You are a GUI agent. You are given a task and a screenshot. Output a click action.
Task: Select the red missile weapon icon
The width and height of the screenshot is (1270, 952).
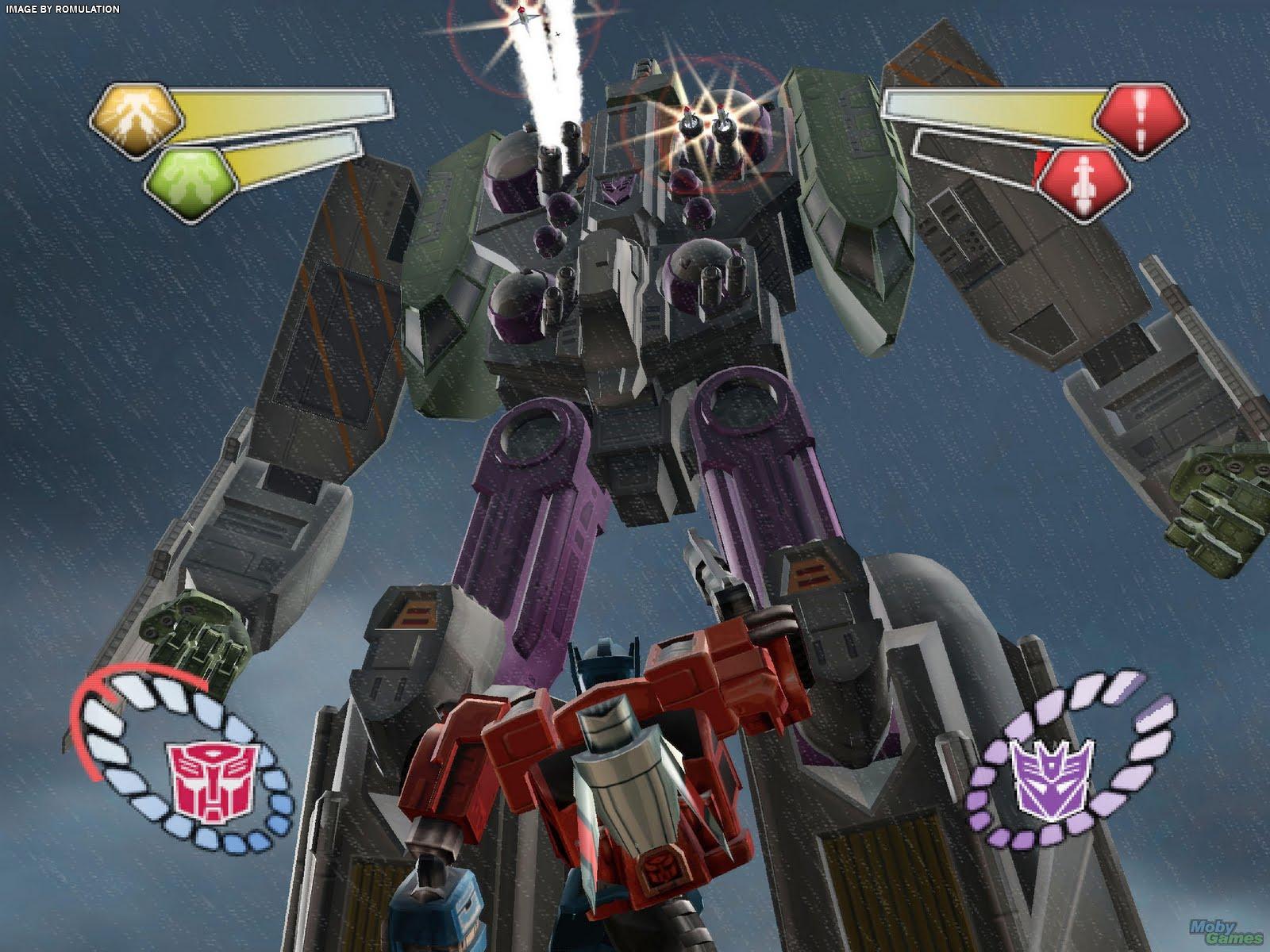pyautogui.click(x=1085, y=179)
